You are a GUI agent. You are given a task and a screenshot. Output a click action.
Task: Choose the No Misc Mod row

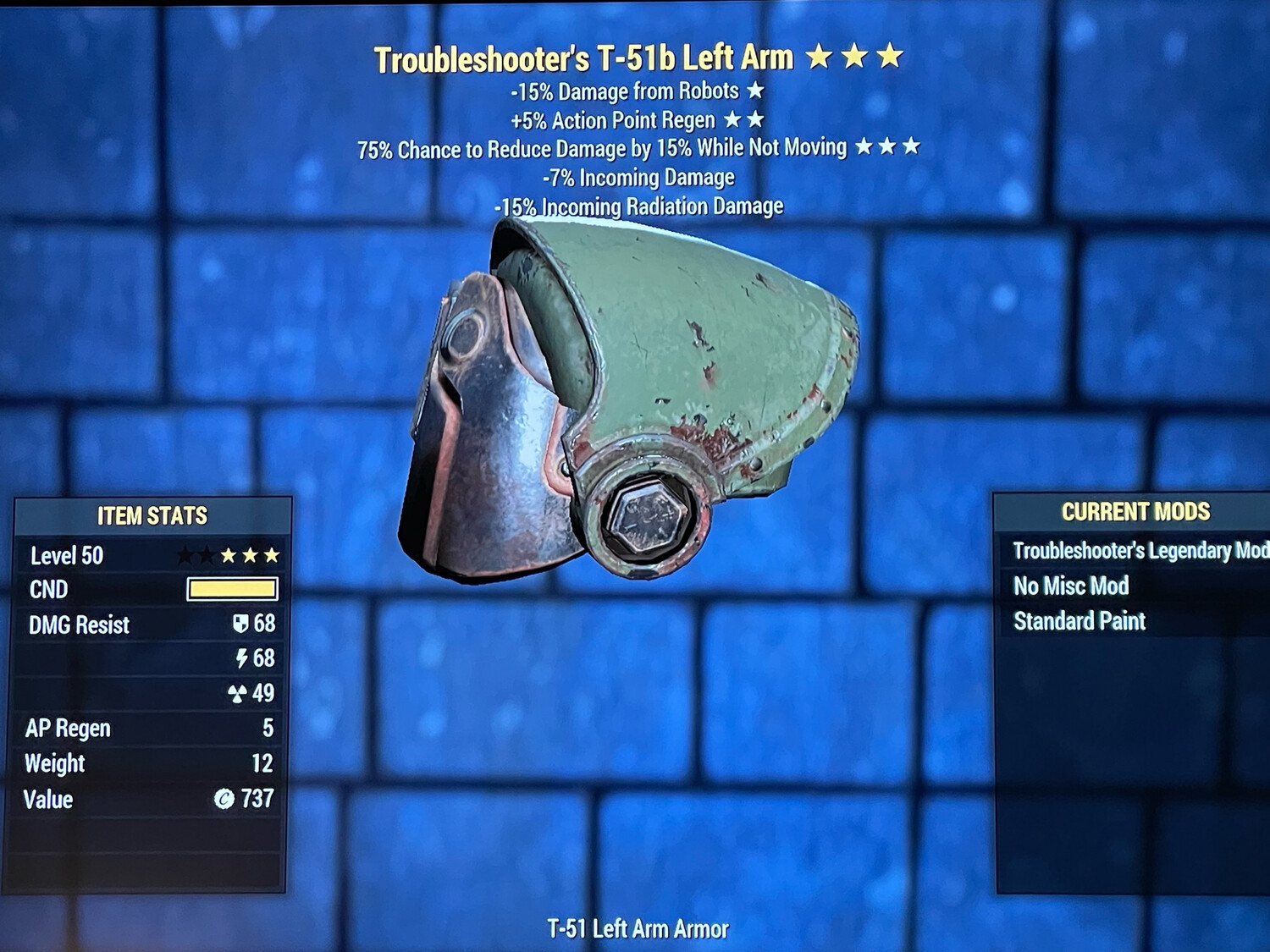click(1071, 586)
